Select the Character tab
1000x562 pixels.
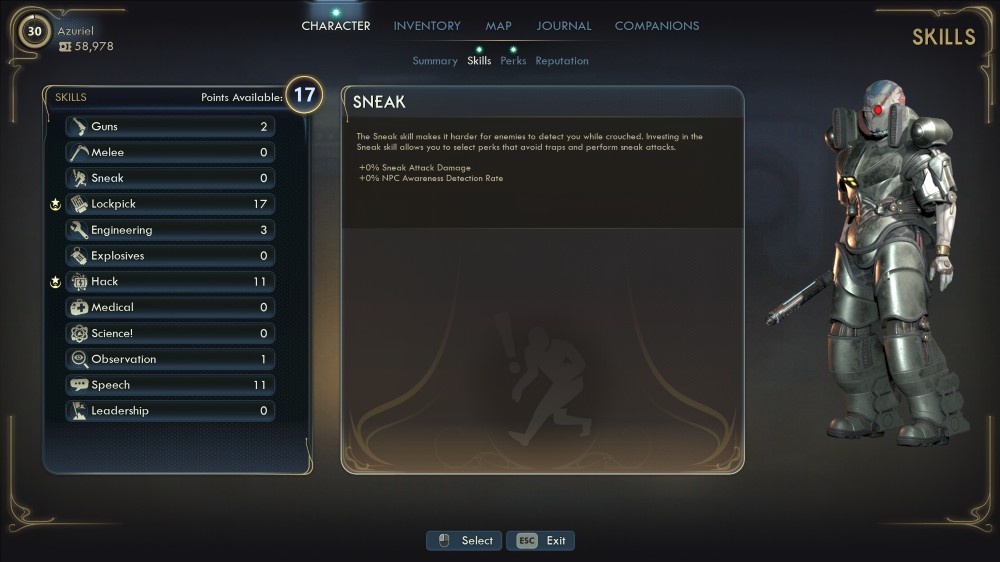tap(336, 26)
